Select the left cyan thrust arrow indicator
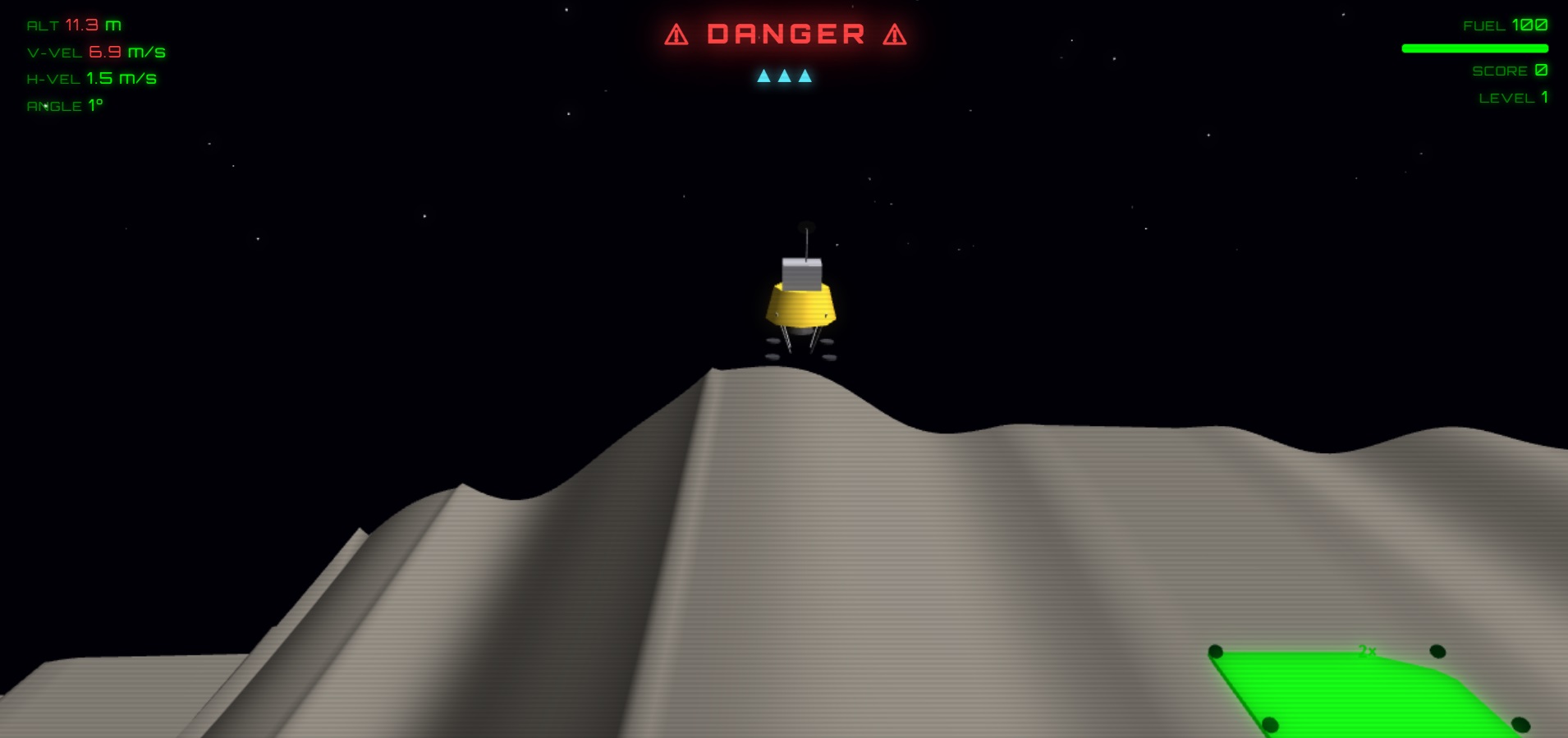 click(764, 76)
